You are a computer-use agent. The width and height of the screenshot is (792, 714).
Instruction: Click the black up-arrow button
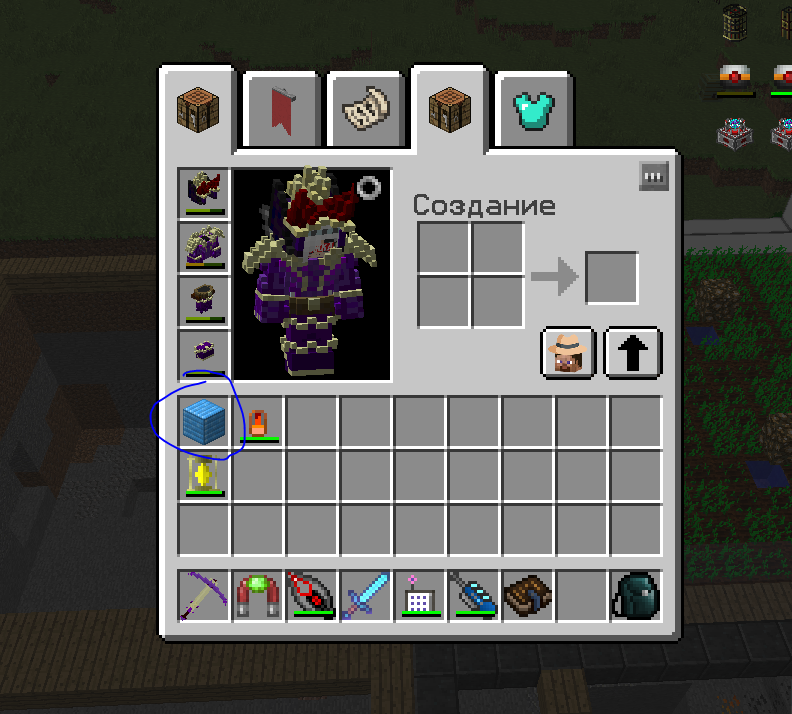click(x=632, y=351)
